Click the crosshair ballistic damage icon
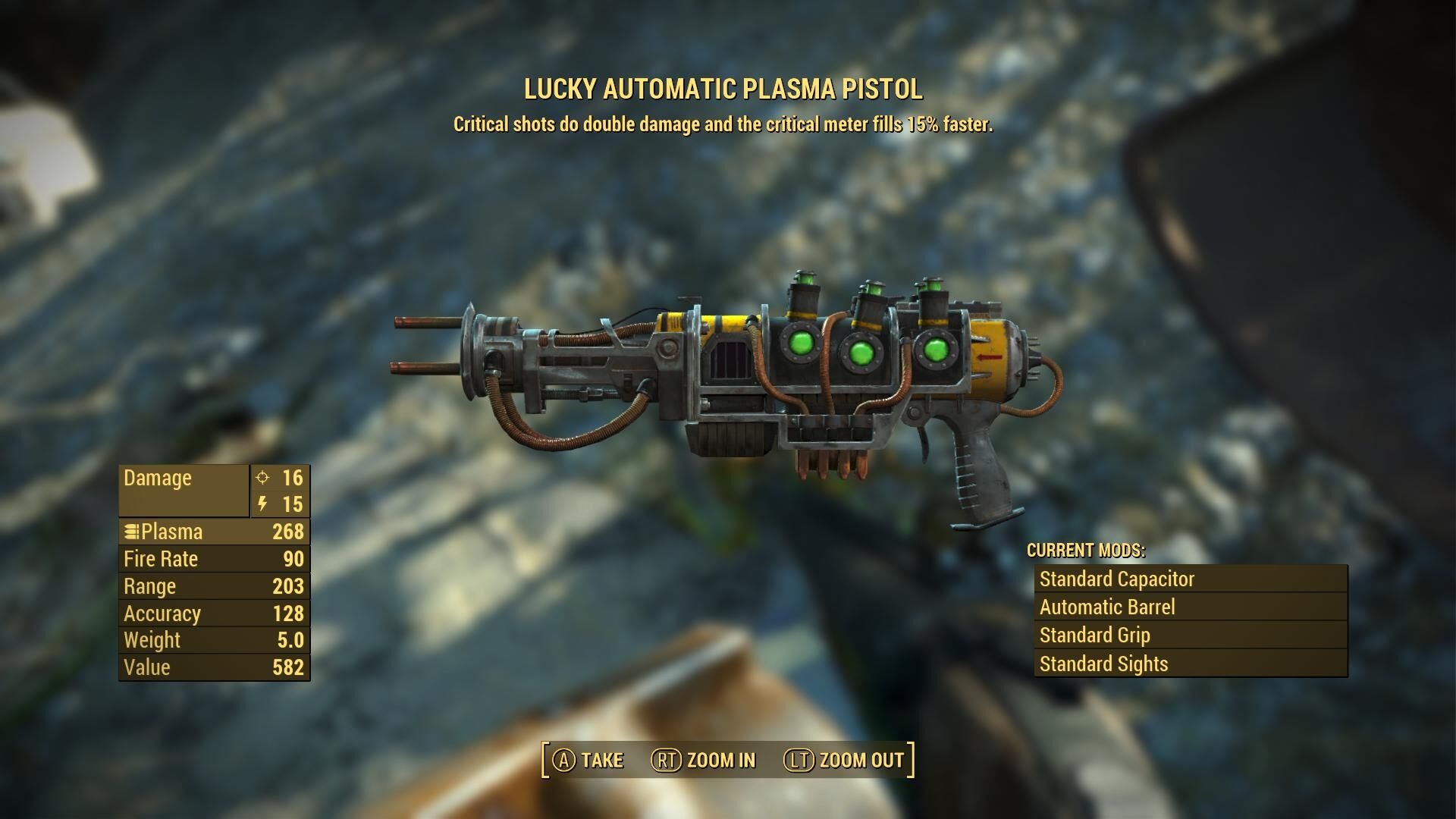The width and height of the screenshot is (1456, 819). point(262,478)
